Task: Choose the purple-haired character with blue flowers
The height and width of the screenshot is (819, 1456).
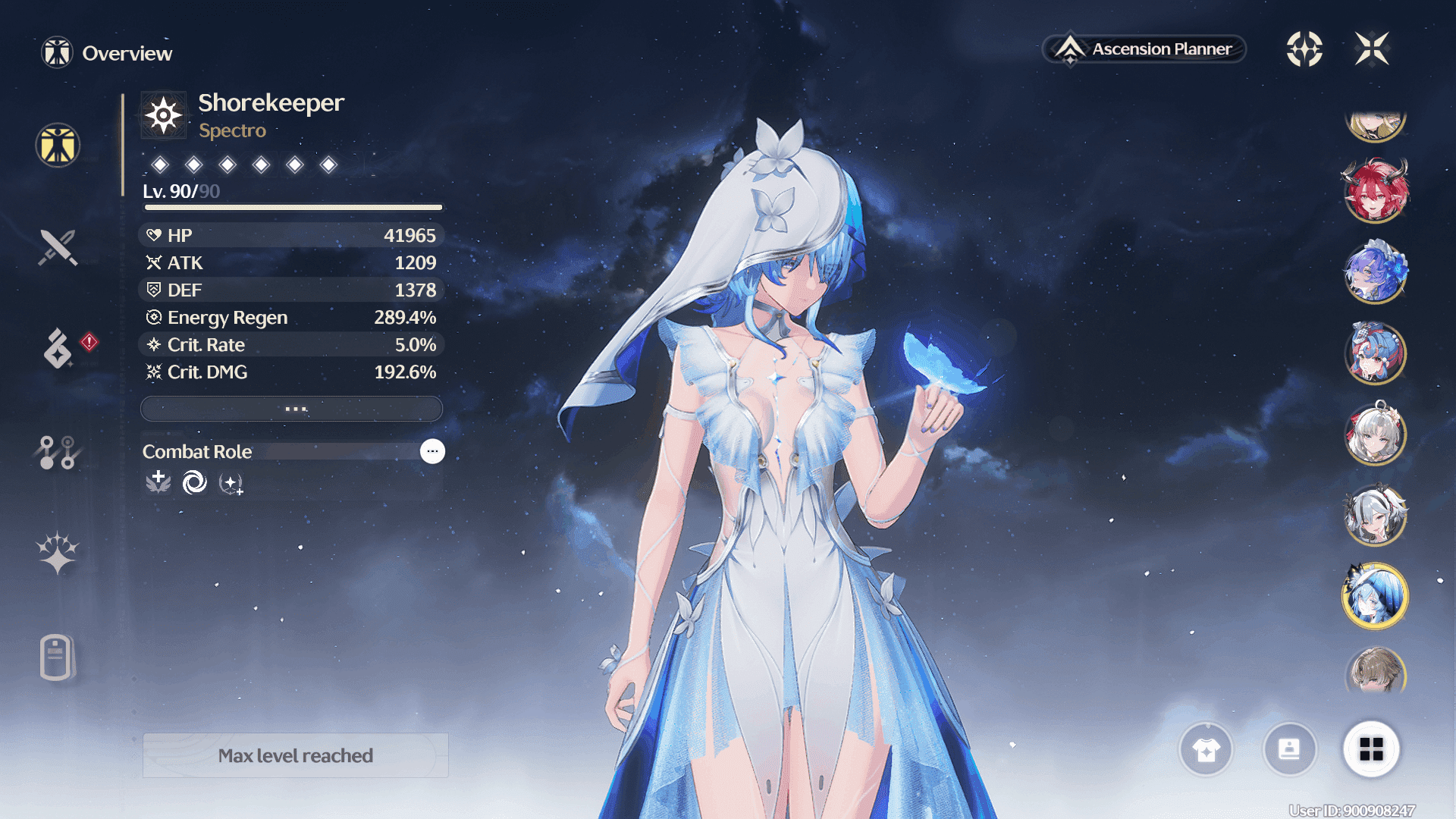Action: [1375, 271]
